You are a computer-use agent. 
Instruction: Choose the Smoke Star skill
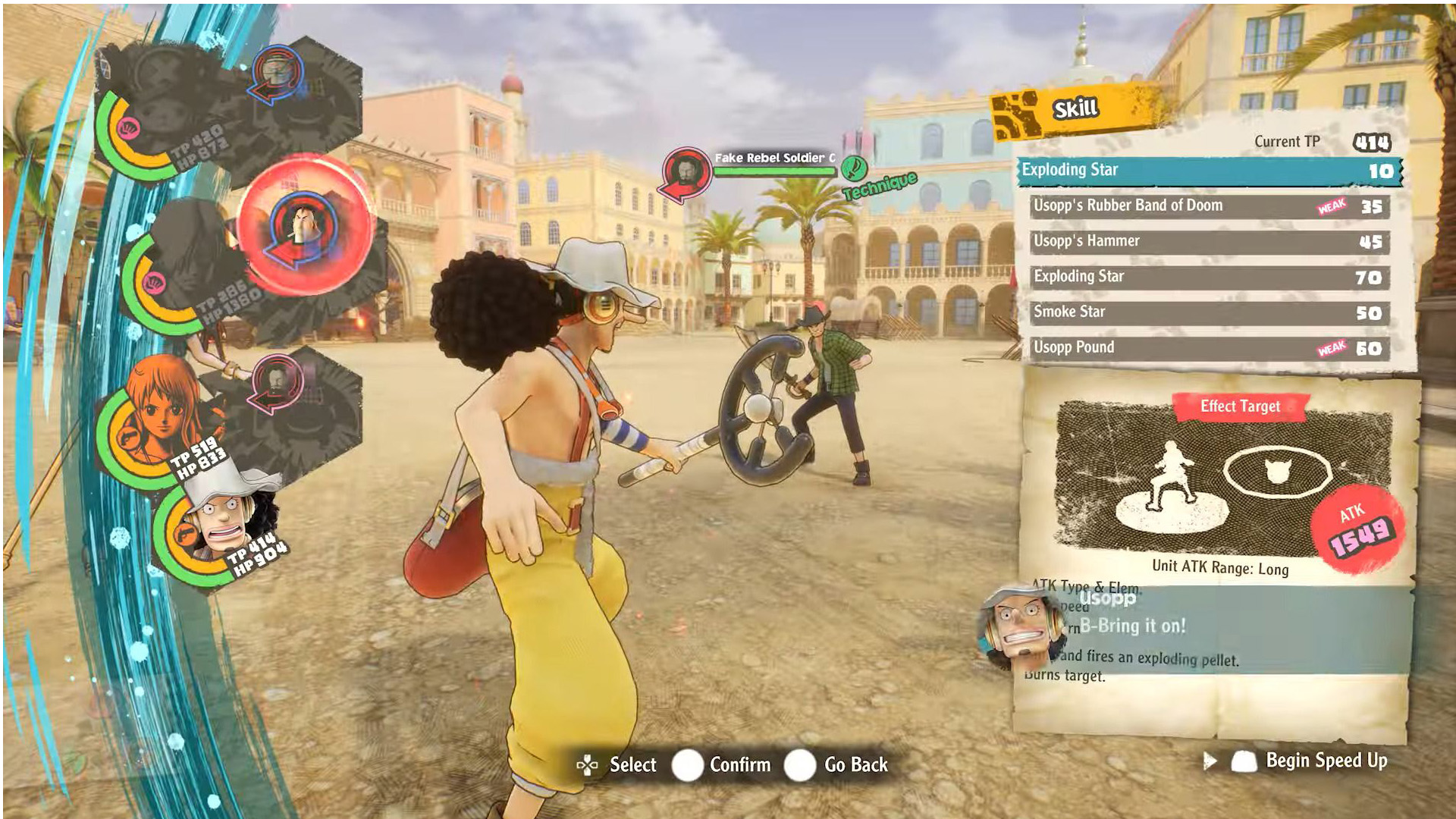[x=1209, y=312]
